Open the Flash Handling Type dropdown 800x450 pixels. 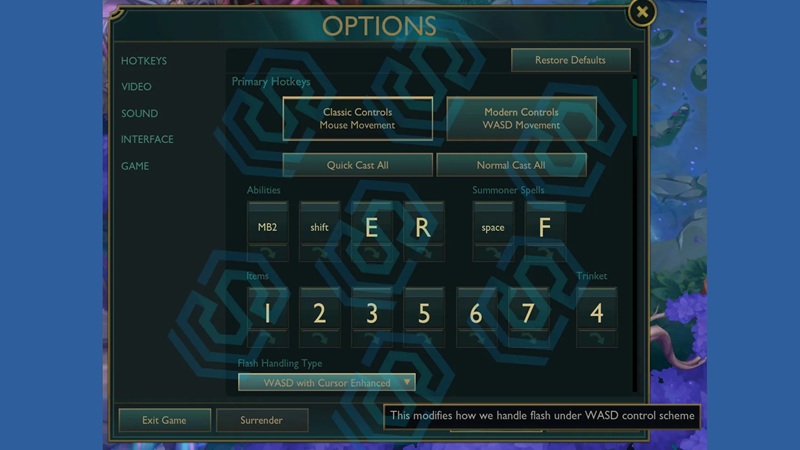326,383
